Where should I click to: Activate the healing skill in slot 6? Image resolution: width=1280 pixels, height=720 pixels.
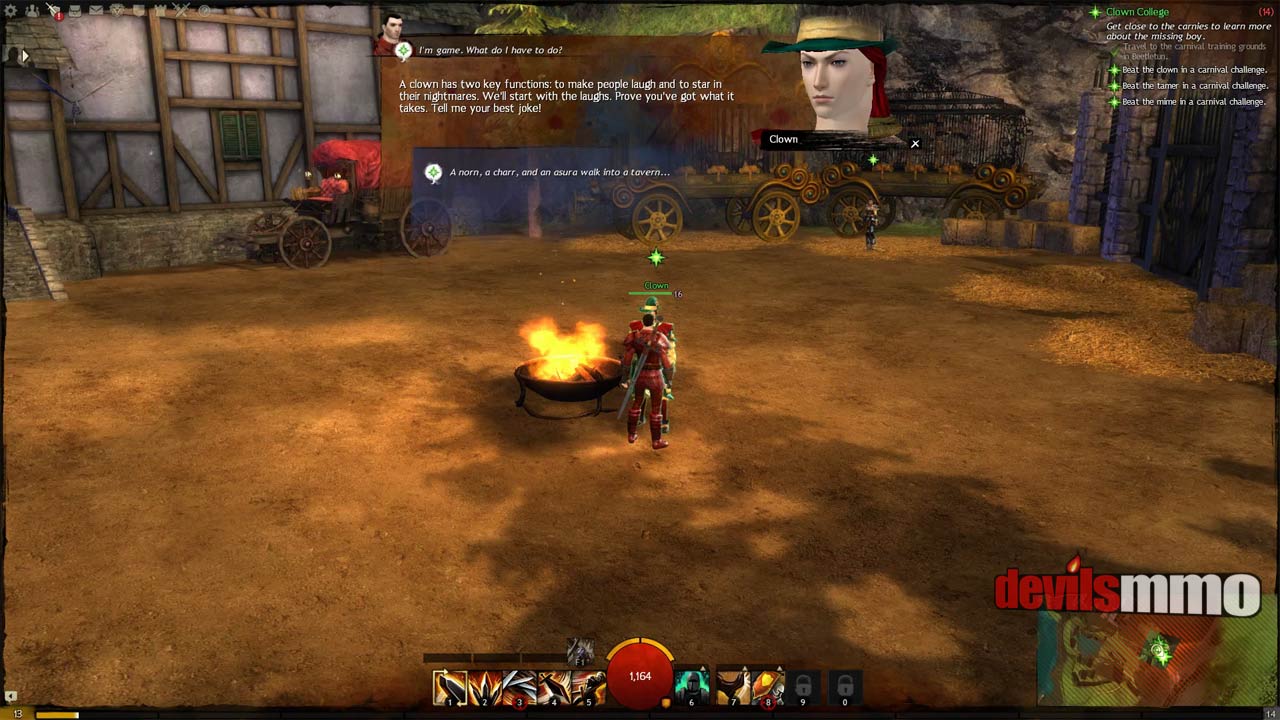691,687
